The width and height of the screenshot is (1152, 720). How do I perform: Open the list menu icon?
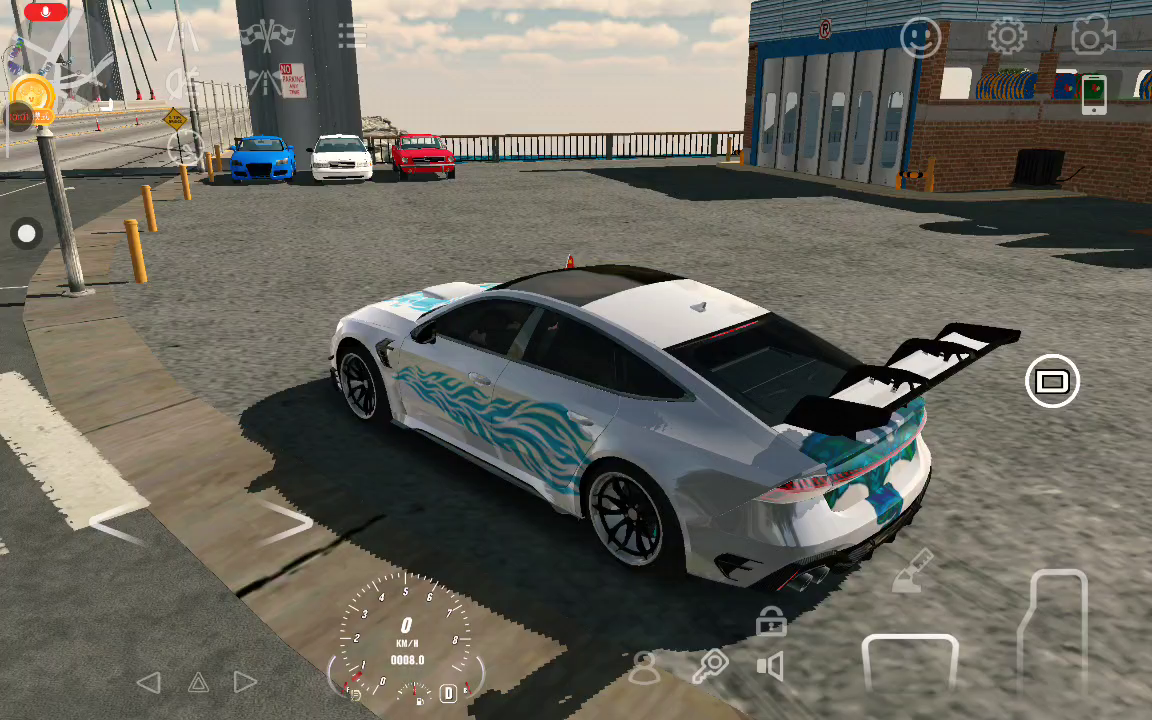(x=352, y=37)
